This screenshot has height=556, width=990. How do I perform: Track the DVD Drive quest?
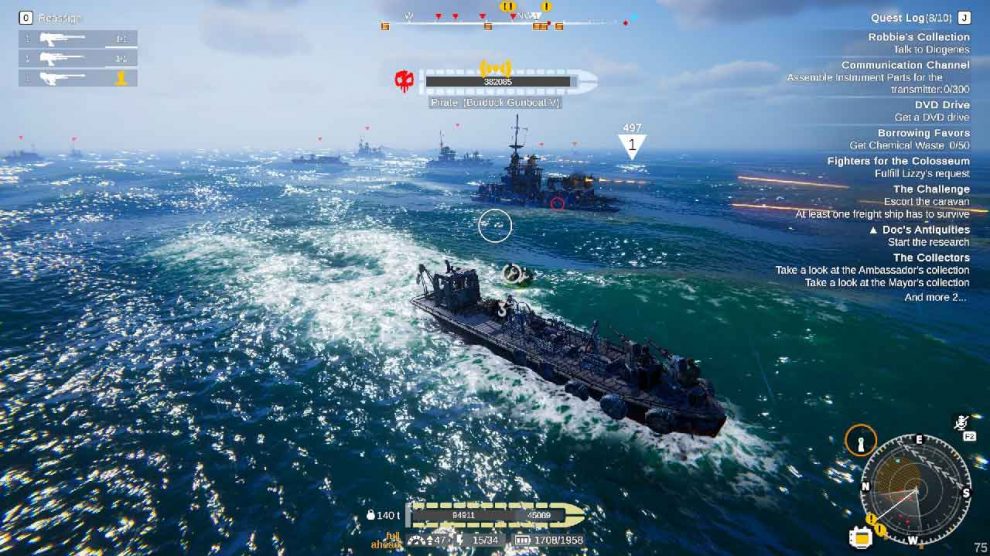pyautogui.click(x=941, y=105)
